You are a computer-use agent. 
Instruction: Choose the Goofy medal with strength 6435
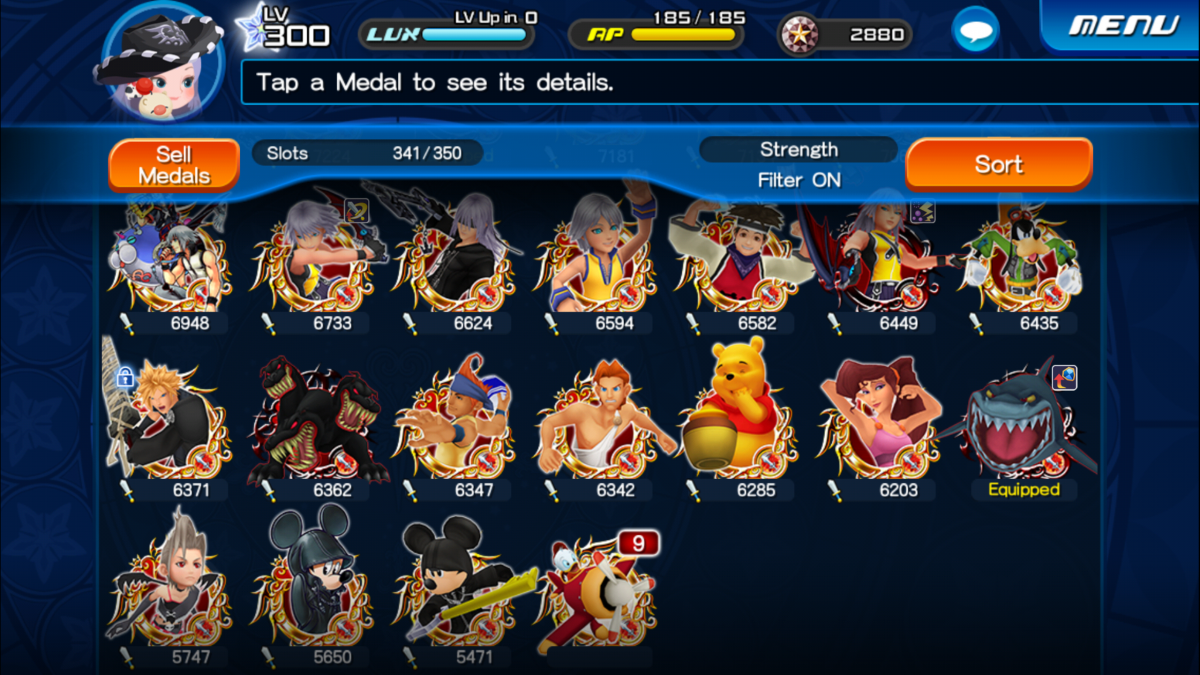pos(1021,260)
